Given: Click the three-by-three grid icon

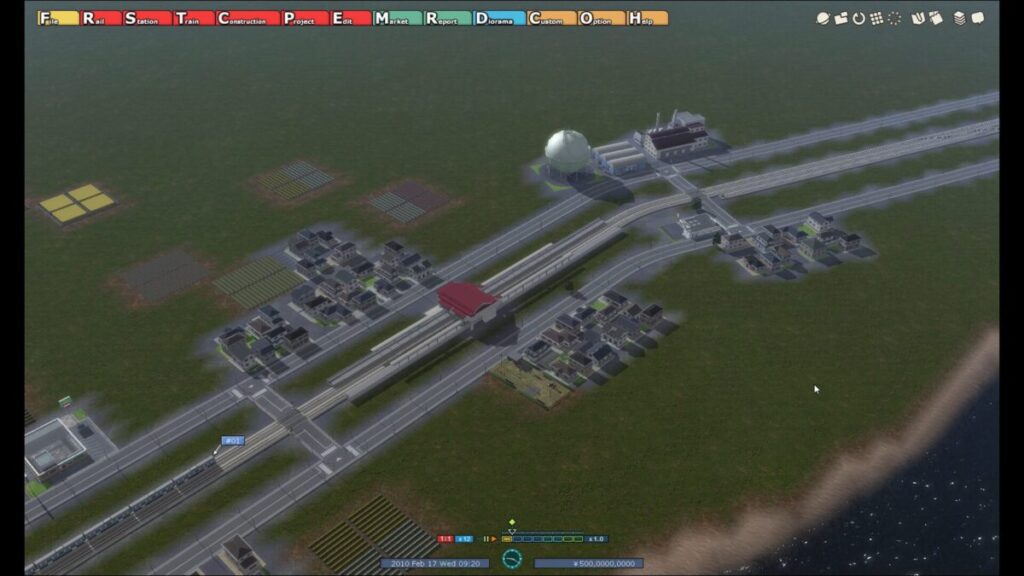Looking at the screenshot, I should pyautogui.click(x=876, y=18).
